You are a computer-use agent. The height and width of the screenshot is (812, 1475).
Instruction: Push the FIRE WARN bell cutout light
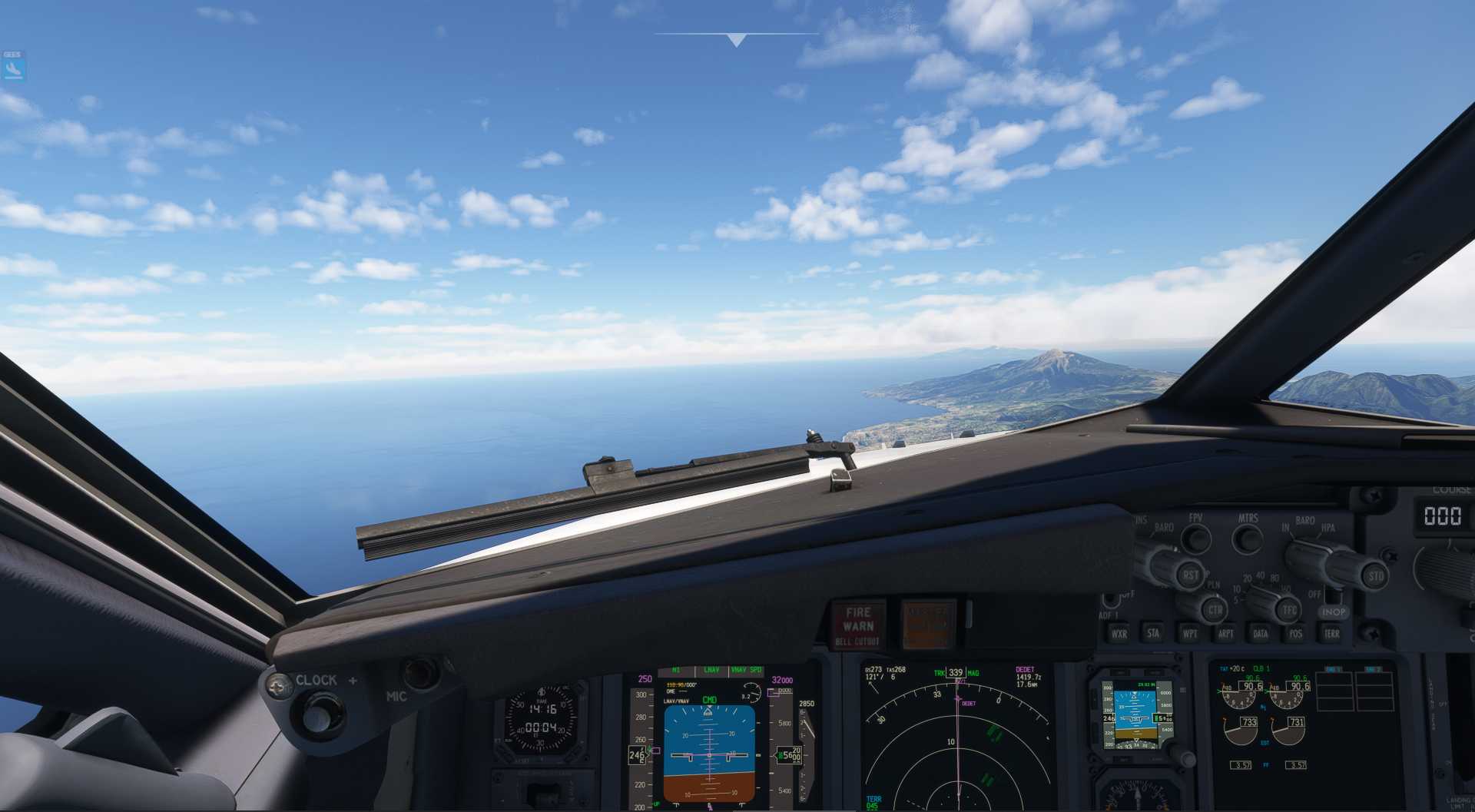coord(857,625)
